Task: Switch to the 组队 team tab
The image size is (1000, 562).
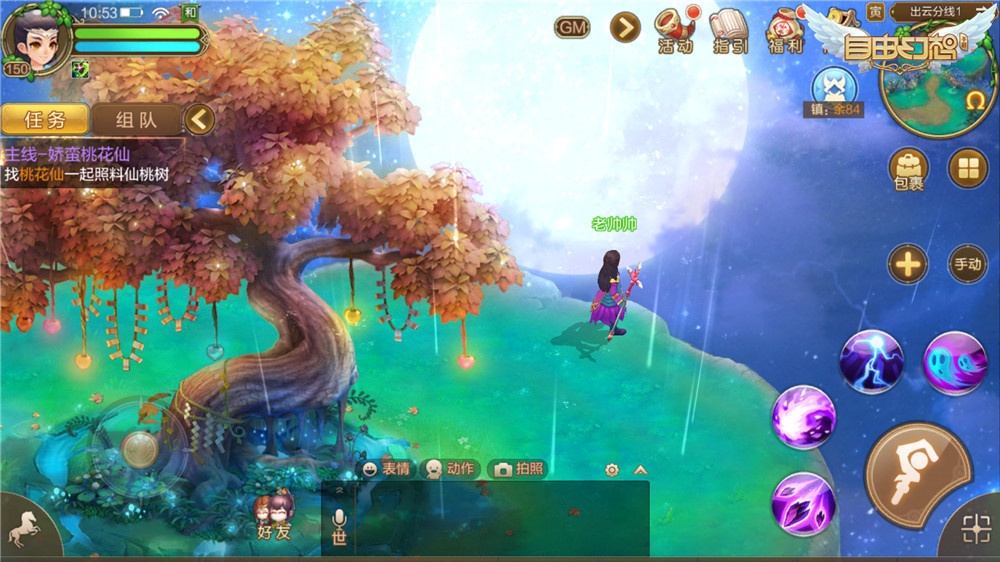Action: 136,120
